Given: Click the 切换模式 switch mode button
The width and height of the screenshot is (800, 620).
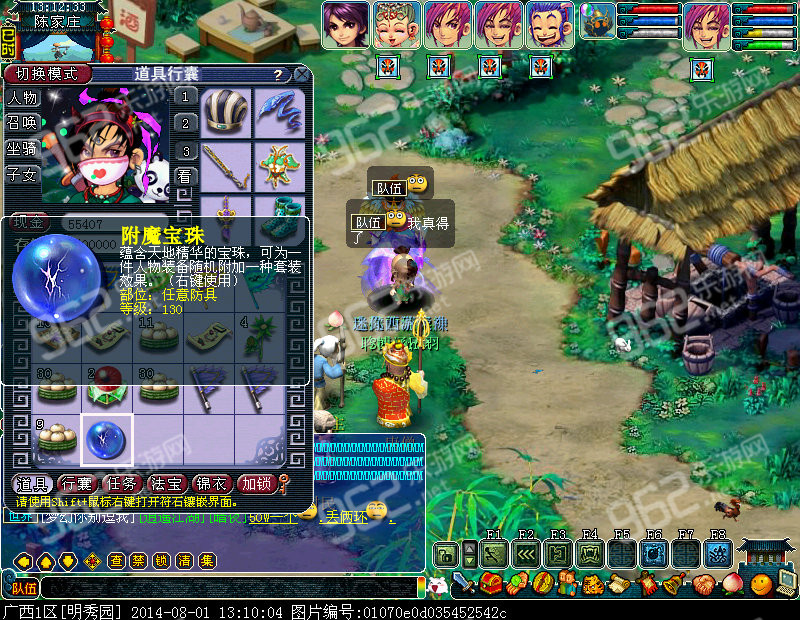Looking at the screenshot, I should pyautogui.click(x=46, y=74).
